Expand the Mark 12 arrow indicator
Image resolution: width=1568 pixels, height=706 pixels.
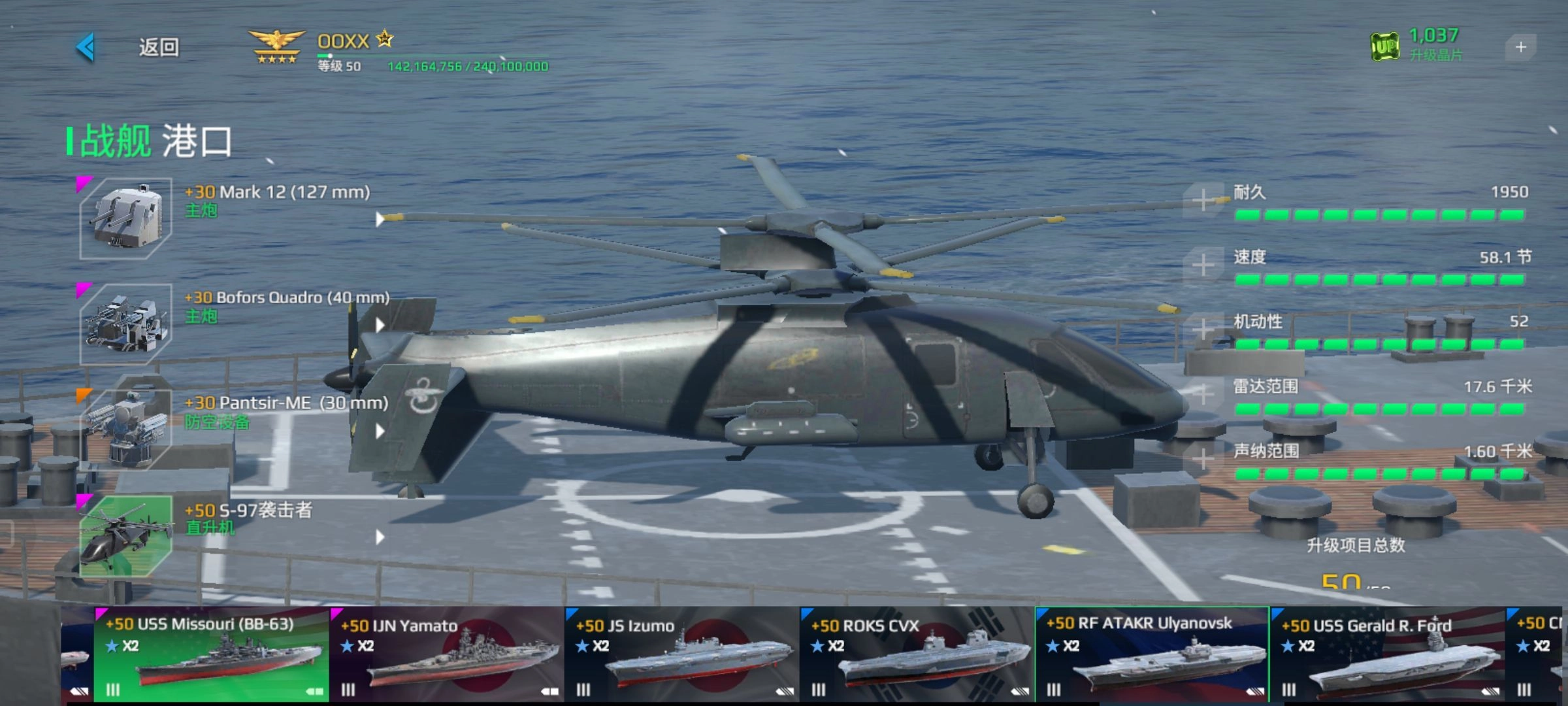(x=380, y=220)
